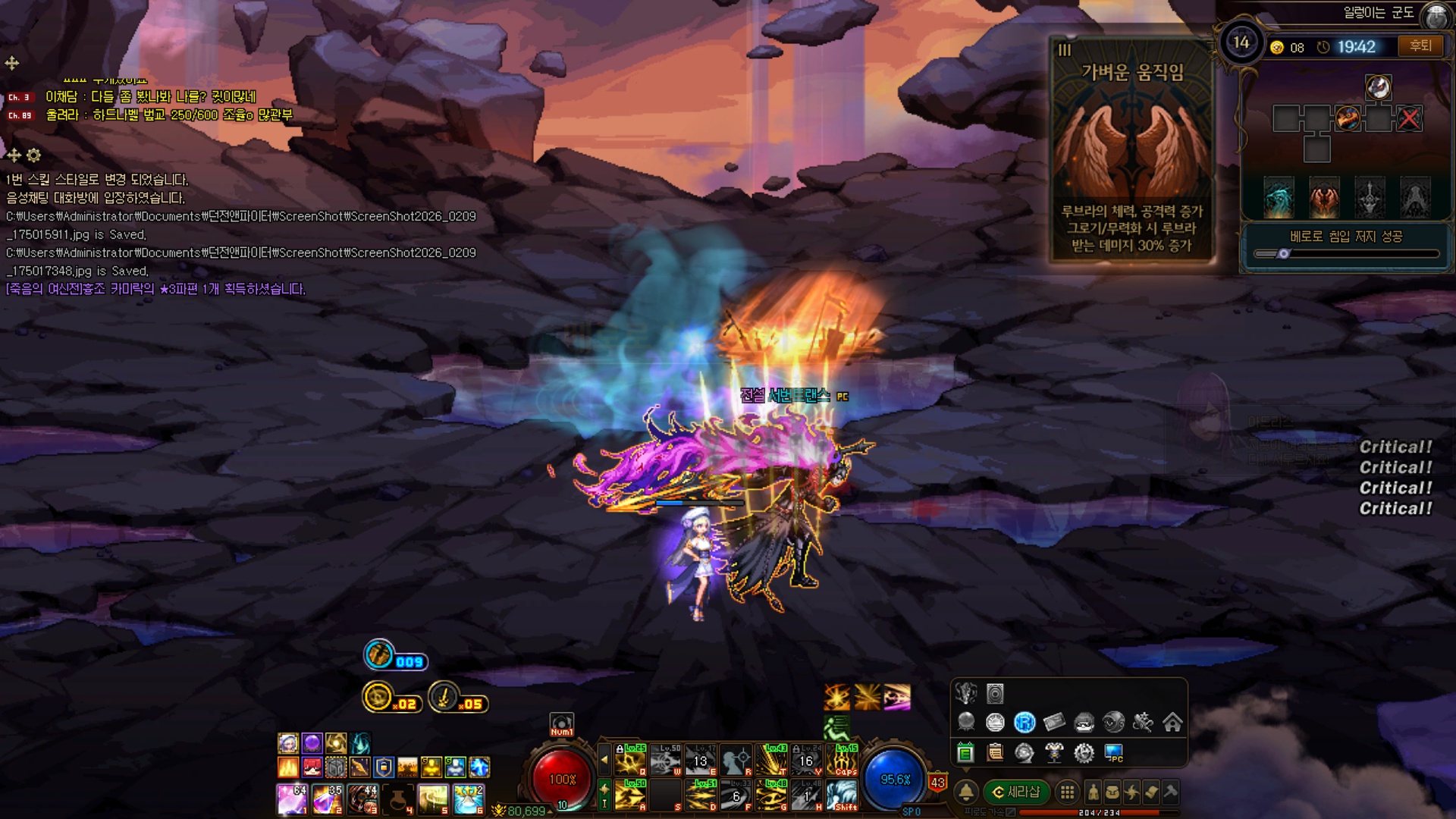This screenshot has height=819, width=1456.
Task: Open the clipboard notes icon
Action: (995, 752)
